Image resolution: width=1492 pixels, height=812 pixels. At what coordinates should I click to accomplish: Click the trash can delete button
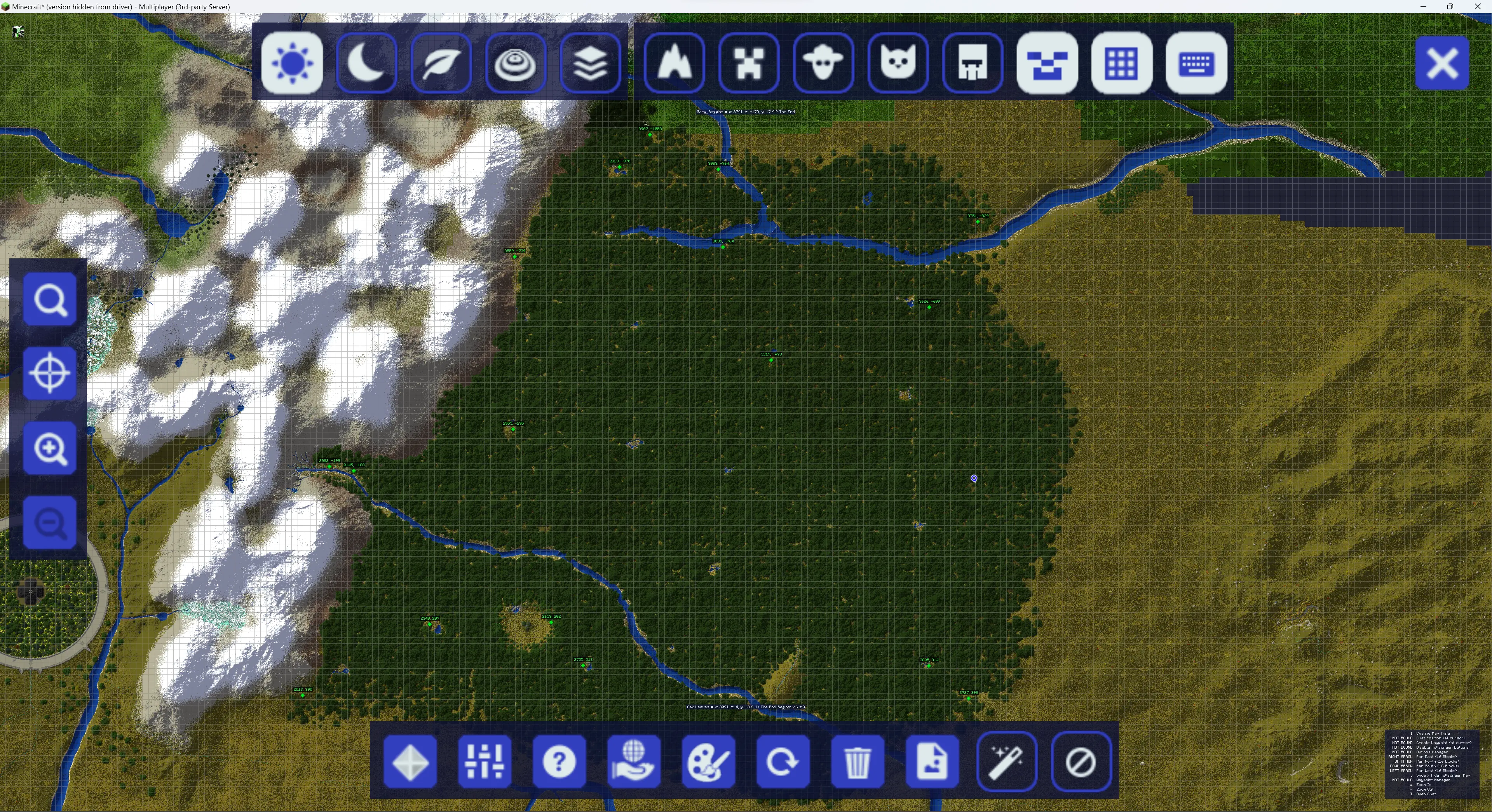coord(857,761)
